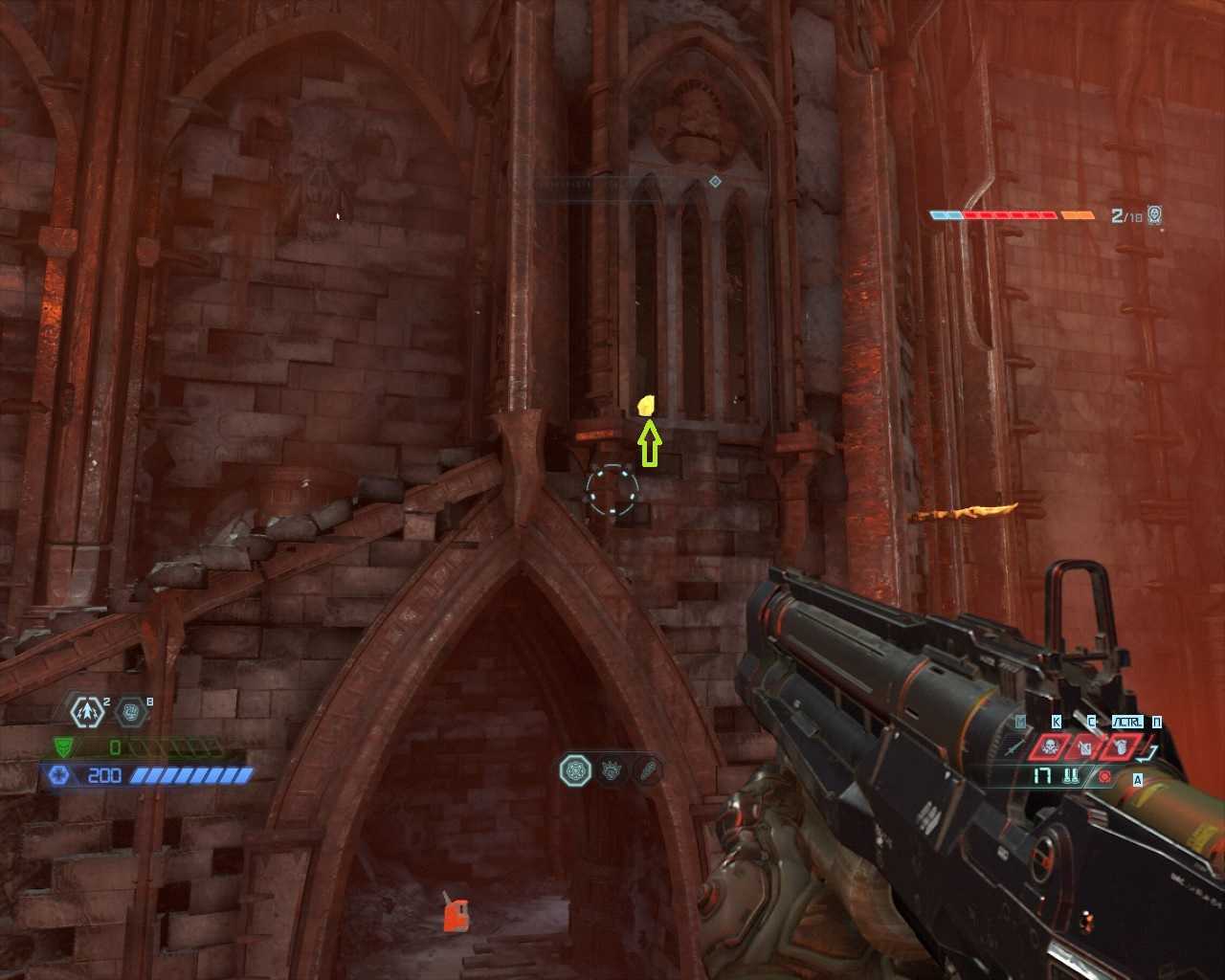Click the demon counter icon
The height and width of the screenshot is (980, 1225).
(1155, 214)
